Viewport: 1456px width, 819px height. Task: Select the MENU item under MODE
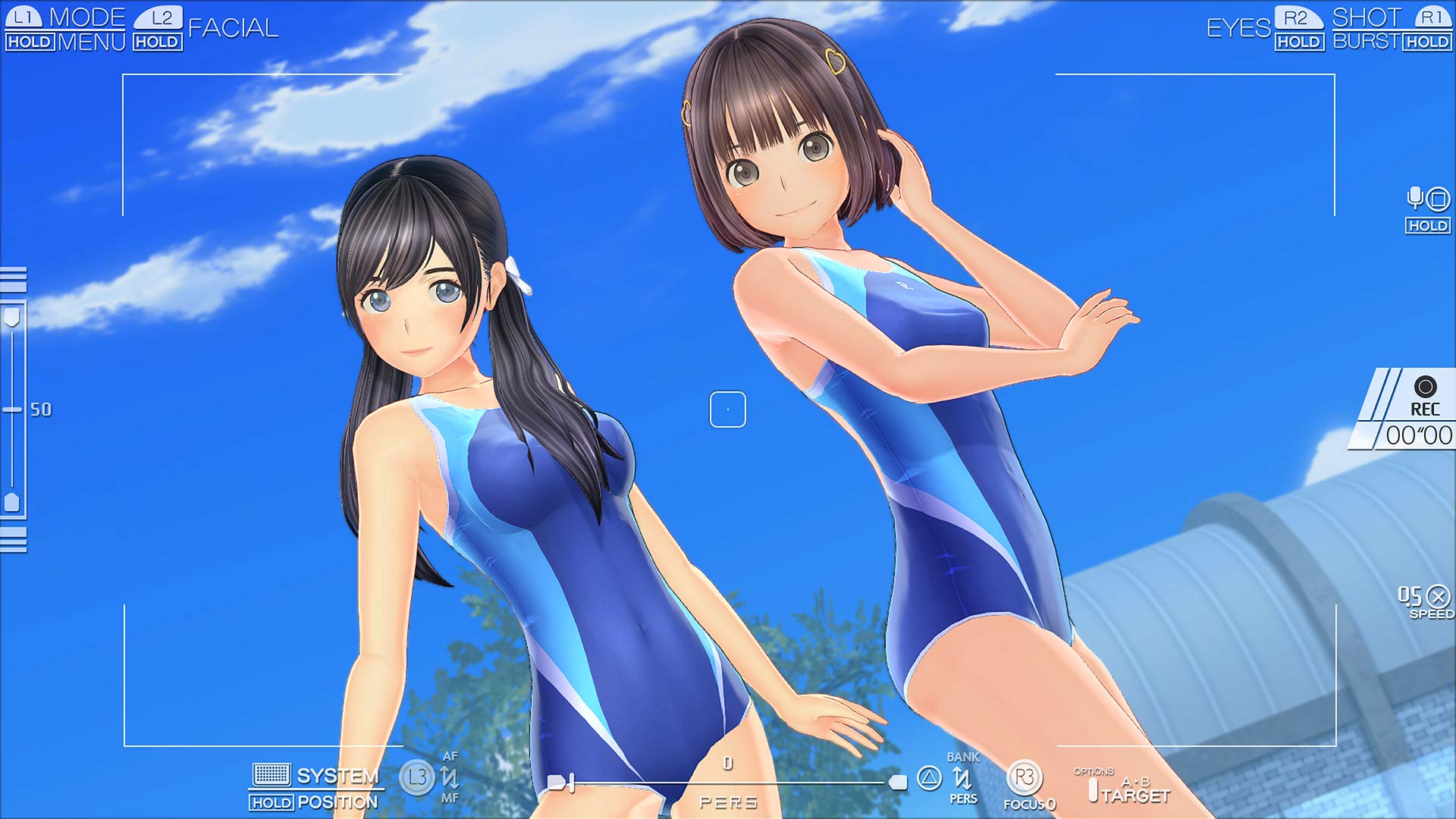(x=92, y=39)
